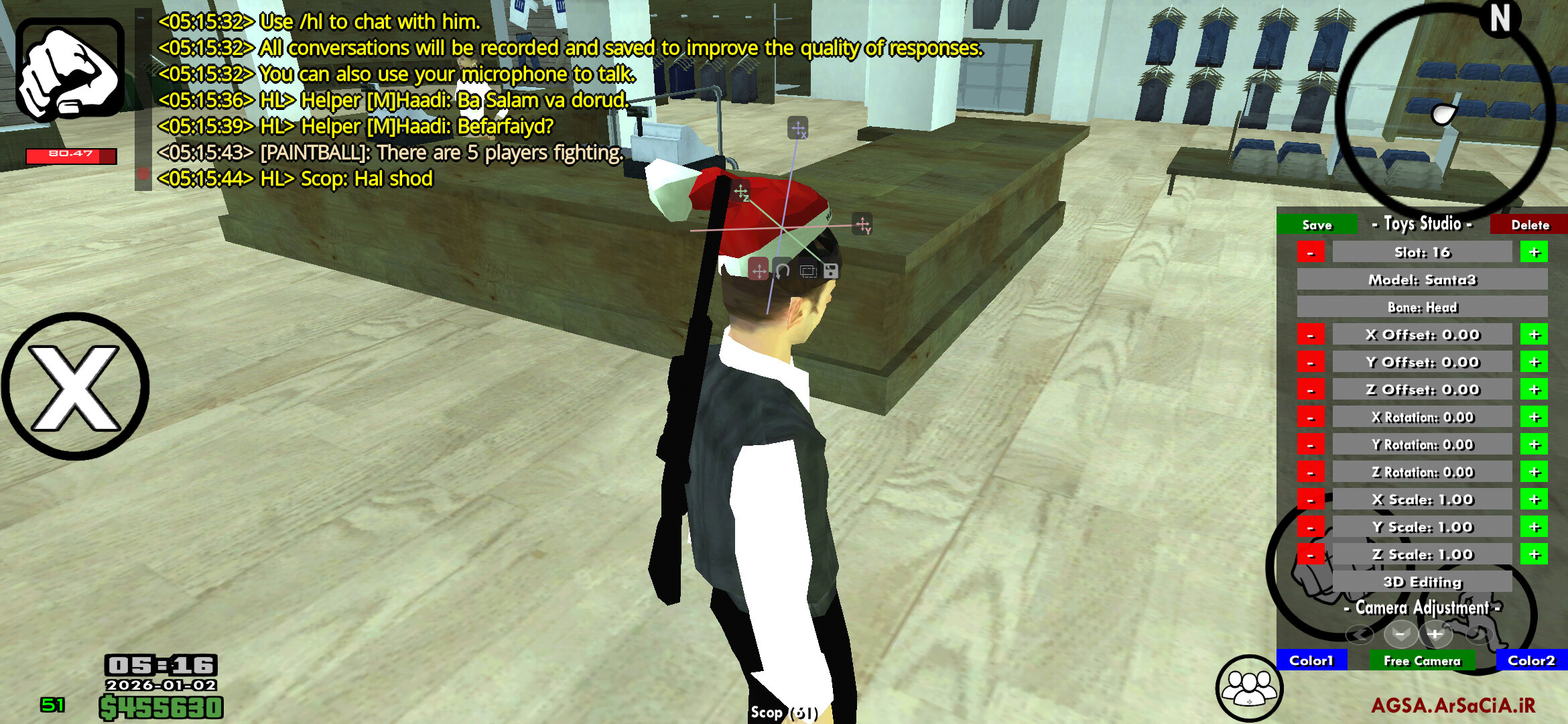Open the Color2 picker
This screenshot has width=1568, height=724.
[x=1531, y=660]
